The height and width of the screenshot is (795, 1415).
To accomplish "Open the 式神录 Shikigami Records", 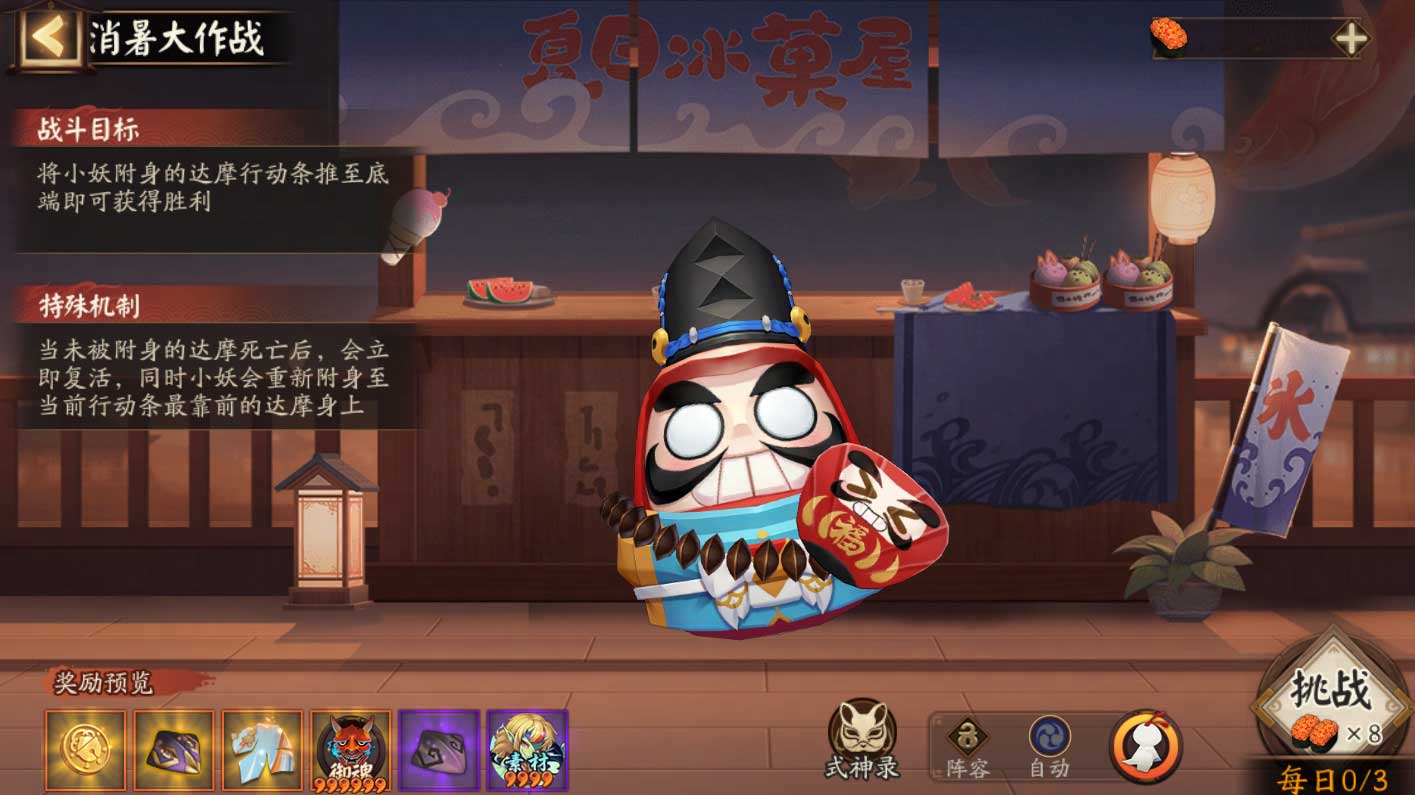I will pyautogui.click(x=862, y=733).
